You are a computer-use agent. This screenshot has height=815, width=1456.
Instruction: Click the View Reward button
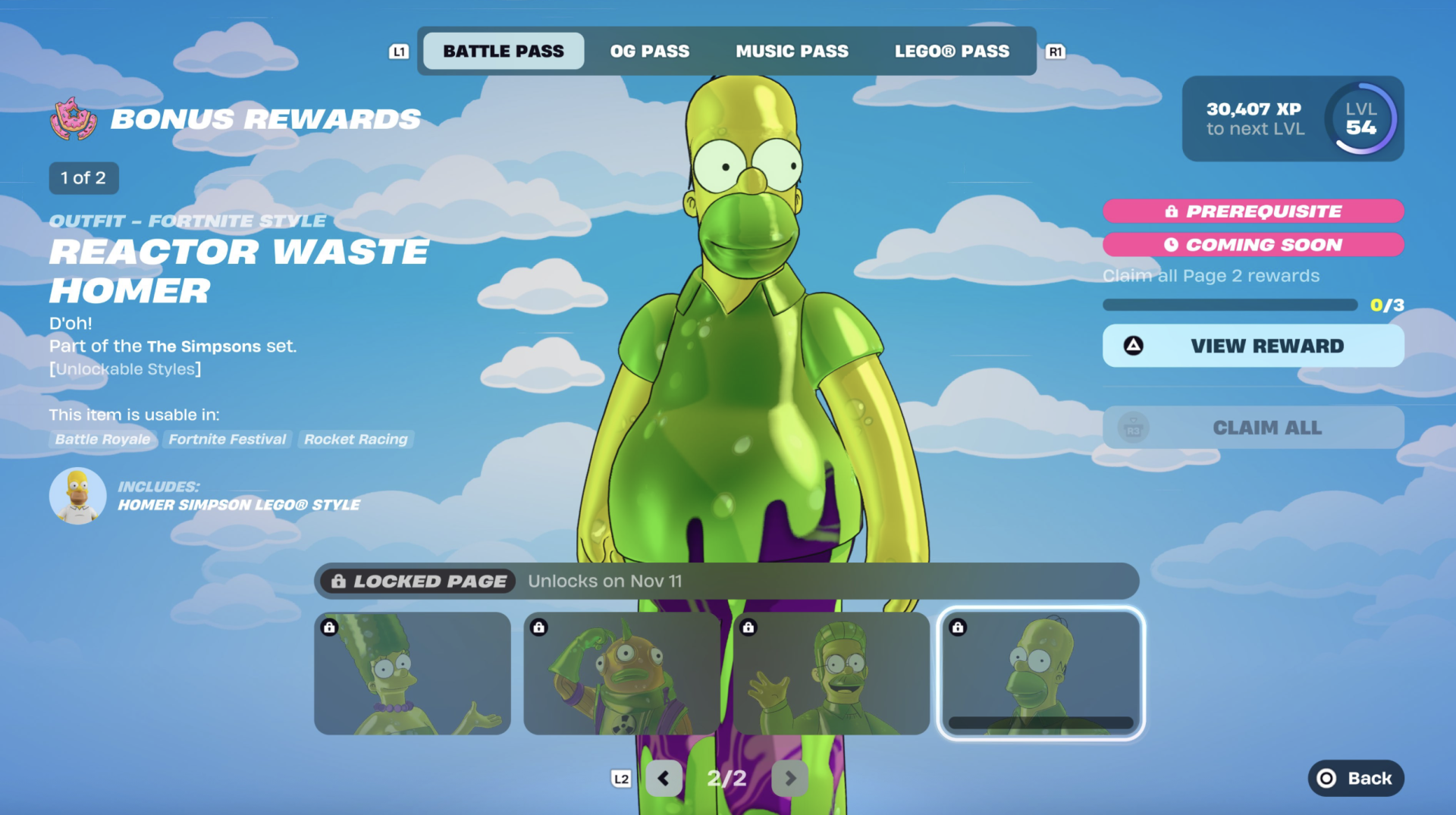[x=1253, y=346]
